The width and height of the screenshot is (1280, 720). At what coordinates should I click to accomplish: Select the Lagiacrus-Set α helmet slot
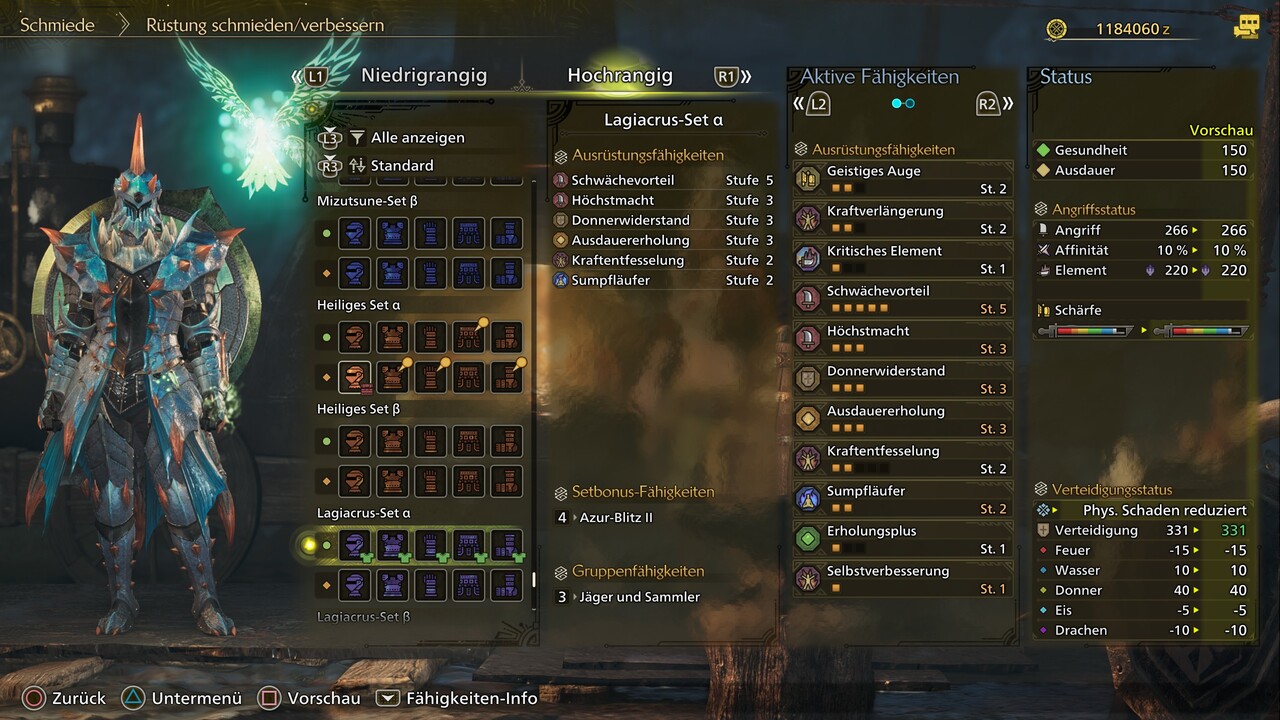tap(353, 545)
